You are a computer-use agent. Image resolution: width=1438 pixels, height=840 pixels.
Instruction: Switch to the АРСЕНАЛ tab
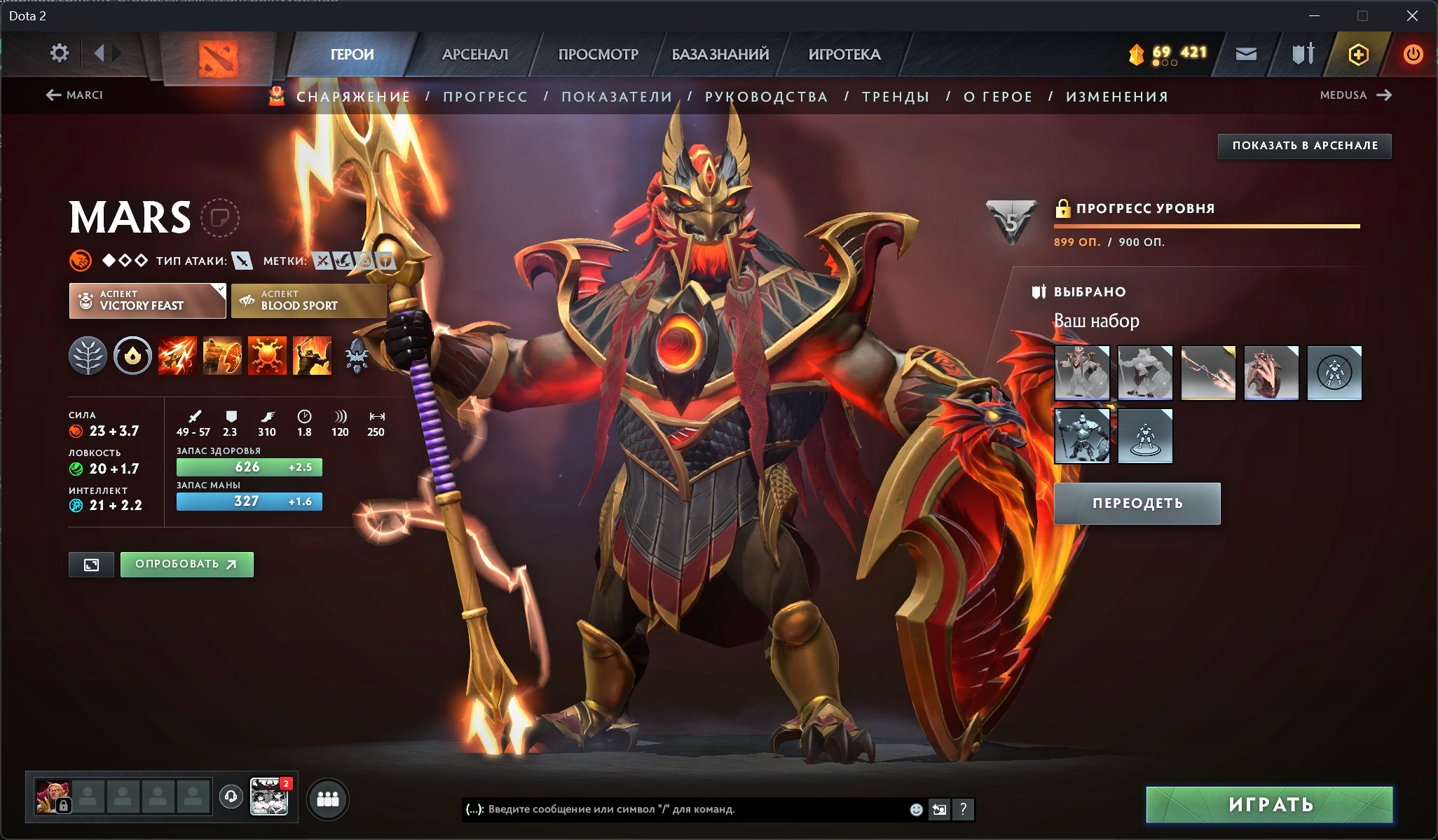point(474,54)
